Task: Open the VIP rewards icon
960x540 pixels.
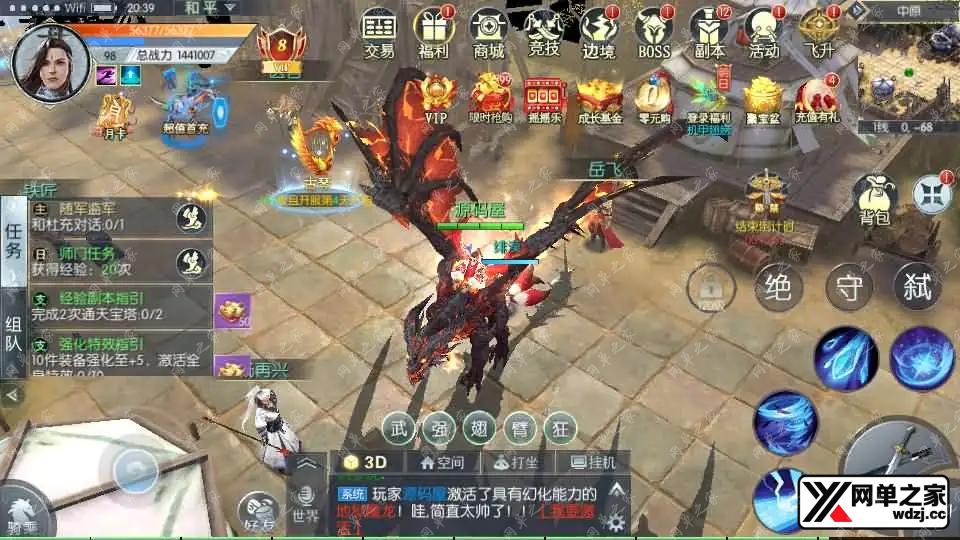Action: point(436,99)
